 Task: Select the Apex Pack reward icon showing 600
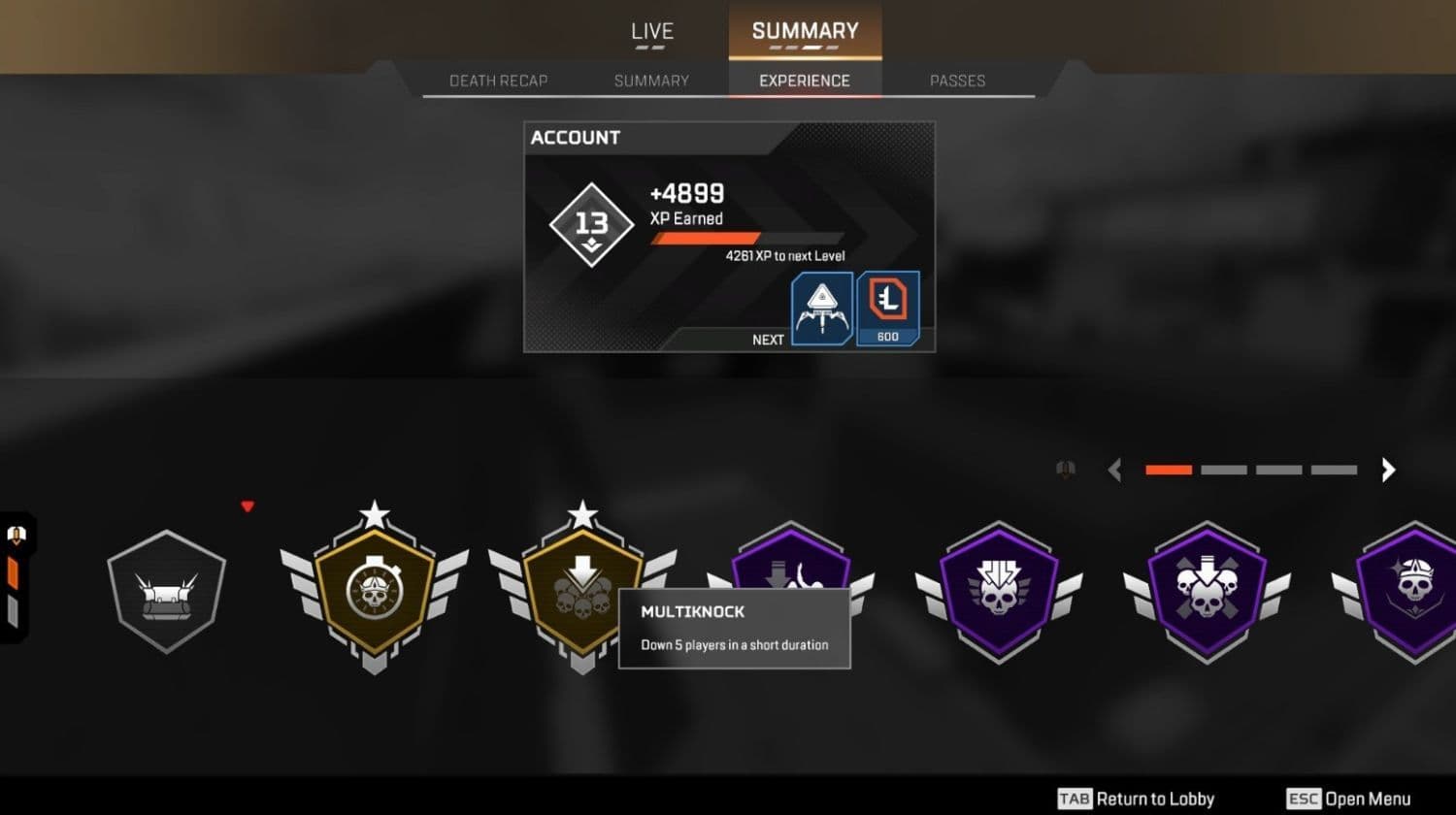coord(886,309)
